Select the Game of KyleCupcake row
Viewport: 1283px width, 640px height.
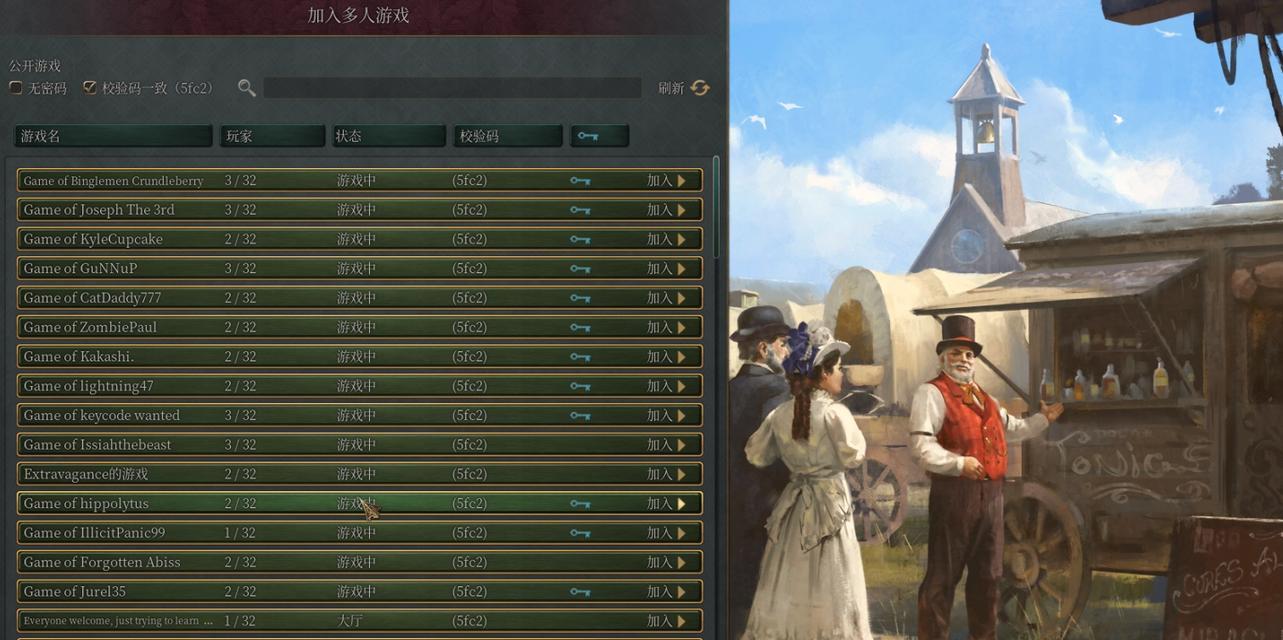[300, 239]
